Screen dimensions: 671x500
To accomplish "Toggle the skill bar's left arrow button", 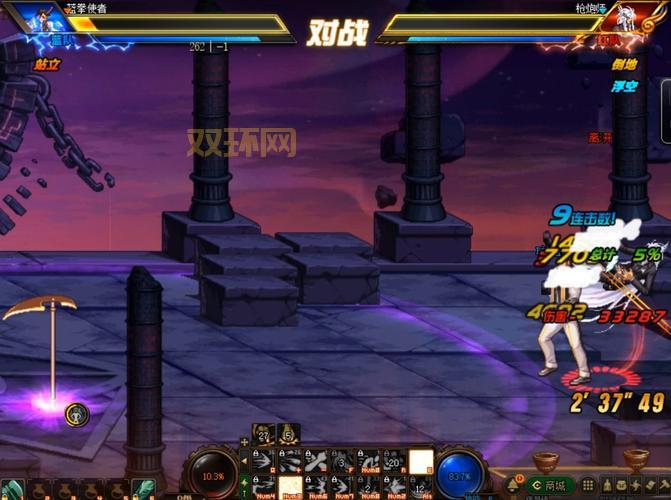I will click(x=244, y=461).
